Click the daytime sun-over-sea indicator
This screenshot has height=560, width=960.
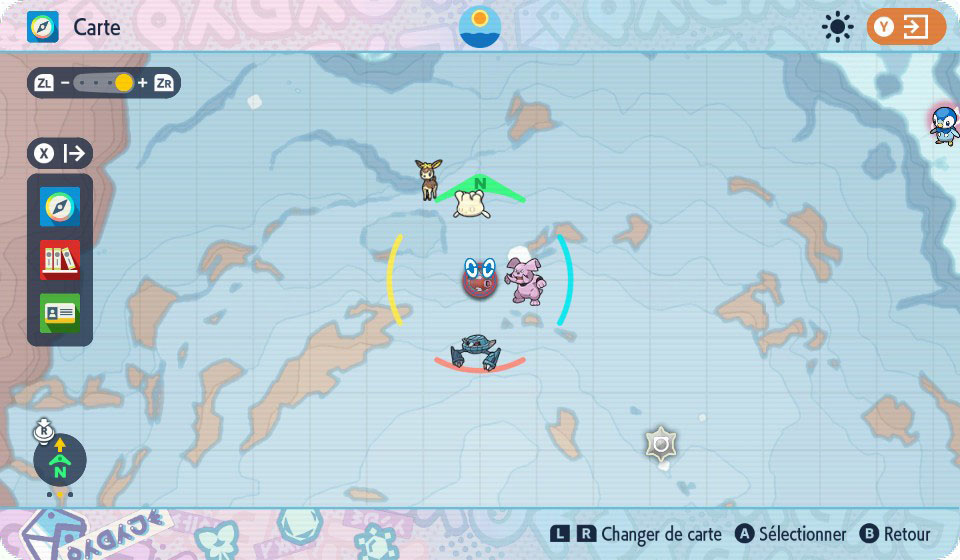click(x=480, y=27)
